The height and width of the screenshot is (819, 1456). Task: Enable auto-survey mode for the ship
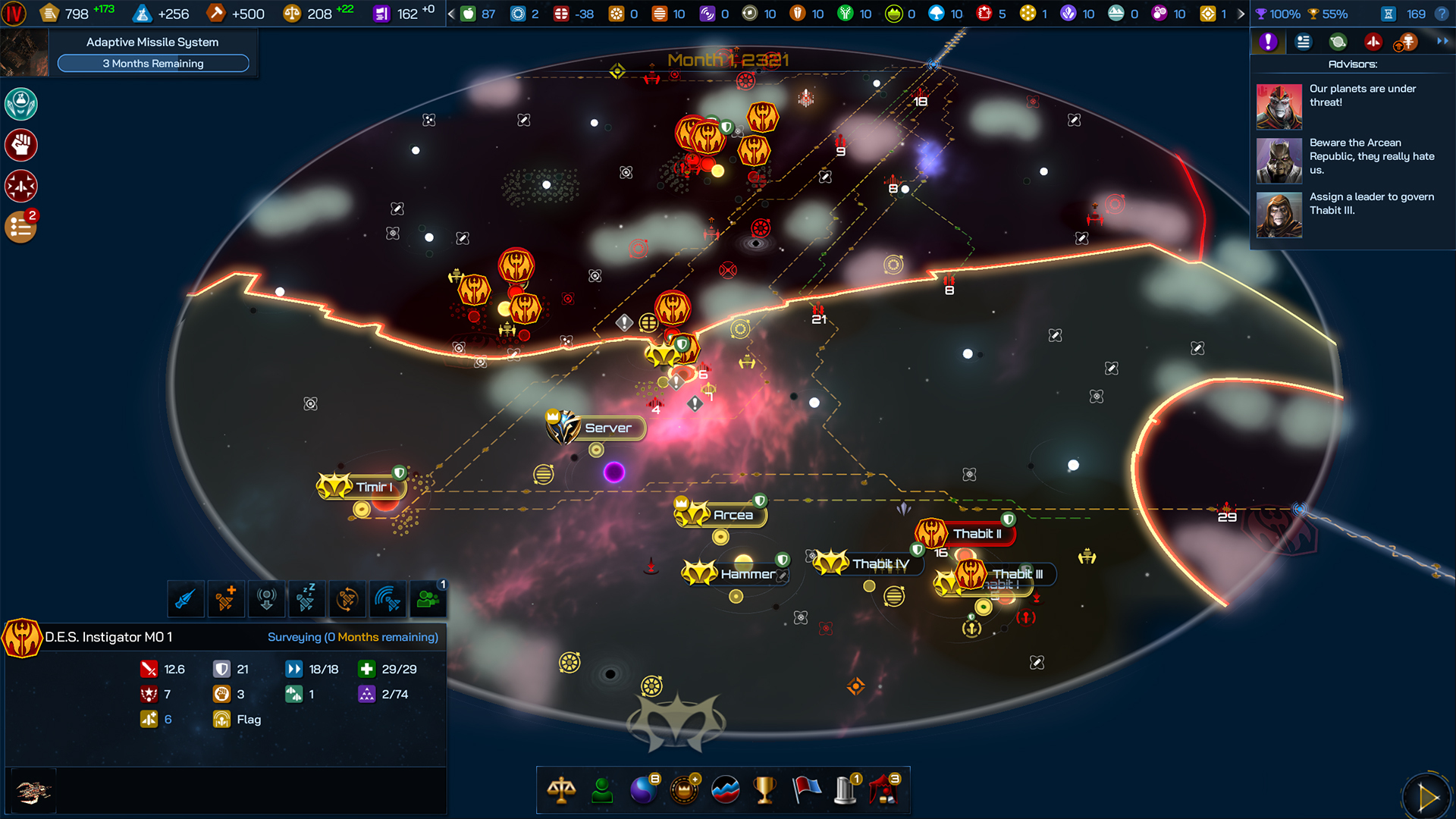pyautogui.click(x=347, y=599)
